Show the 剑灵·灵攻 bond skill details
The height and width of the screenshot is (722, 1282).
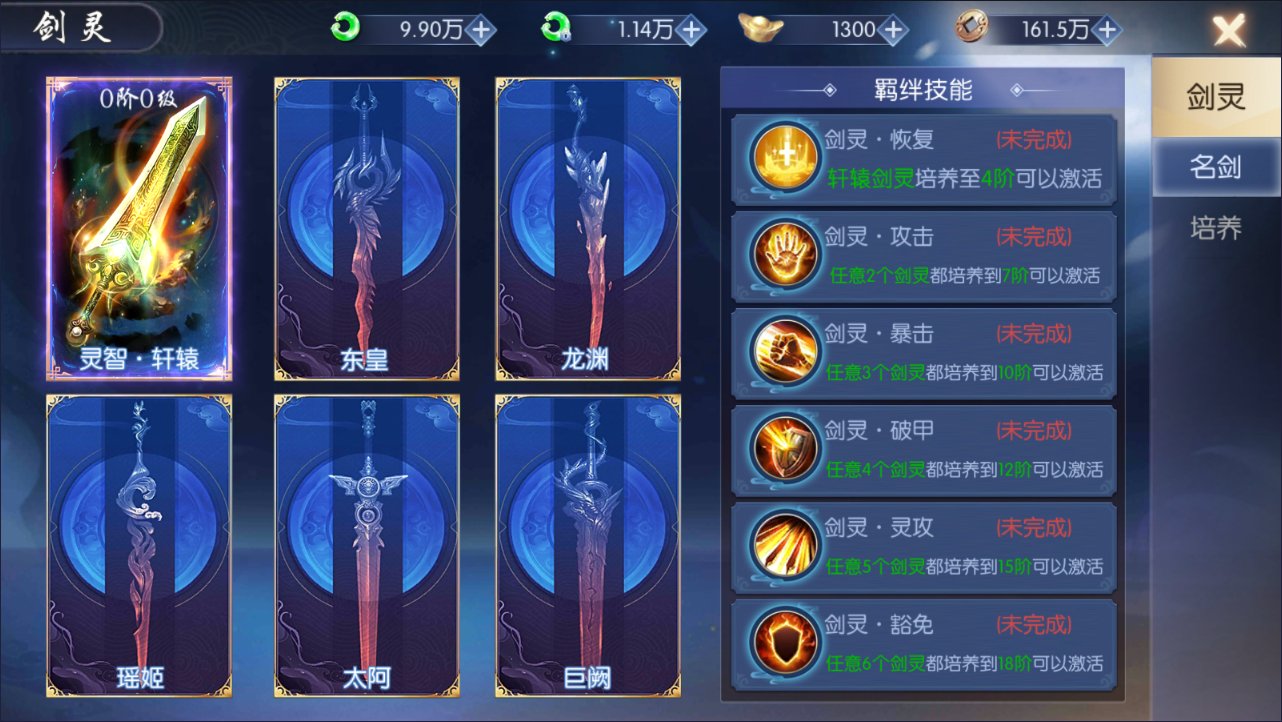pos(924,548)
